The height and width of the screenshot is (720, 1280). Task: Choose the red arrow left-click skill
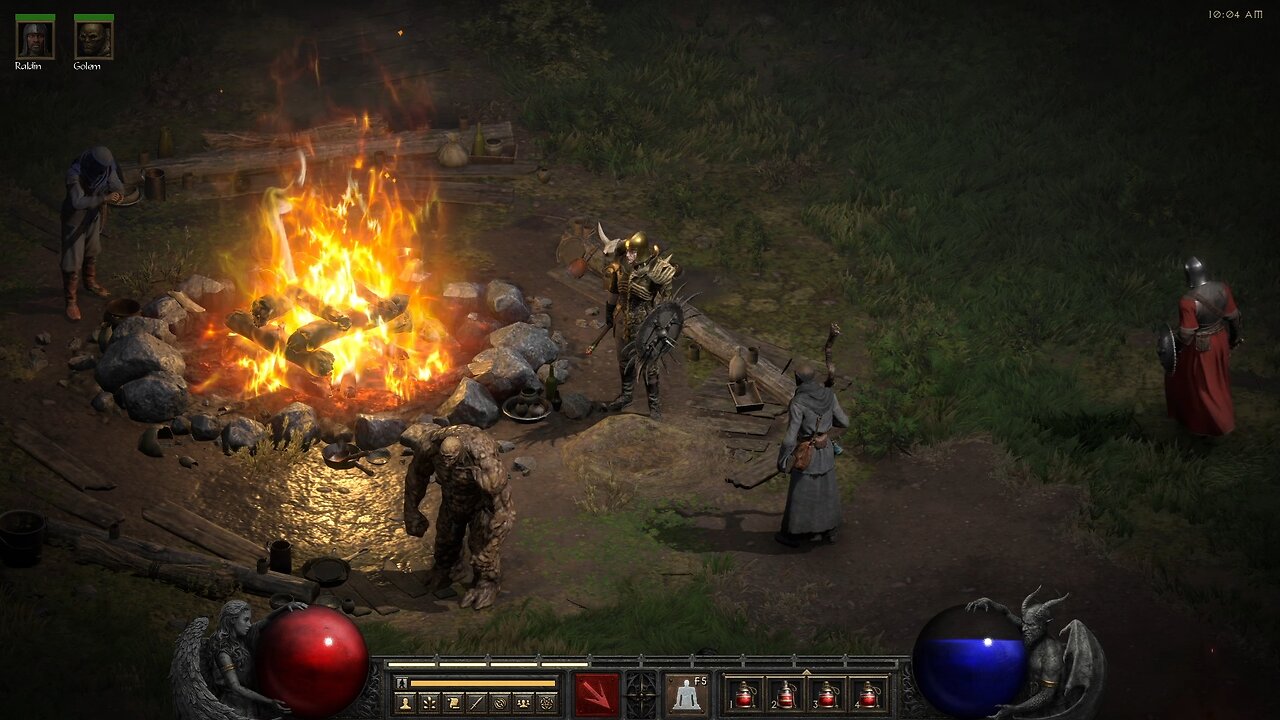coord(596,694)
